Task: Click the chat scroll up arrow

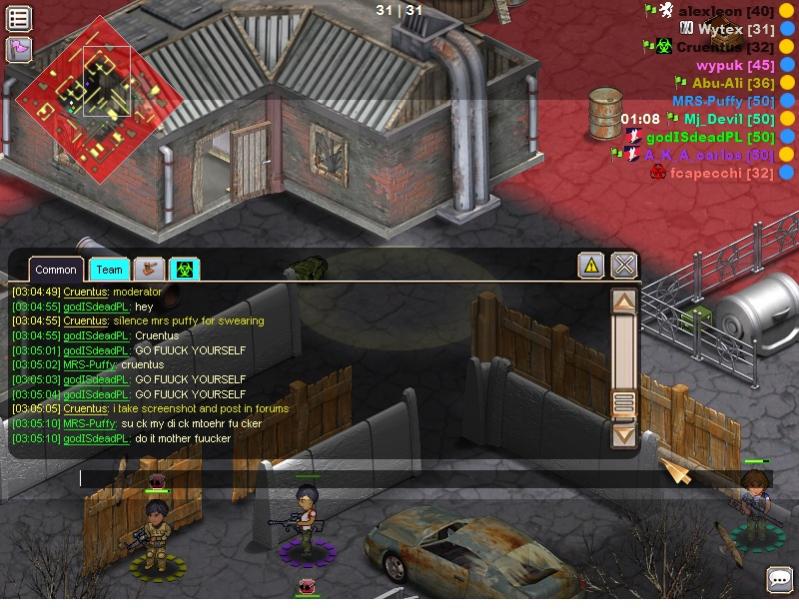Action: (x=624, y=301)
